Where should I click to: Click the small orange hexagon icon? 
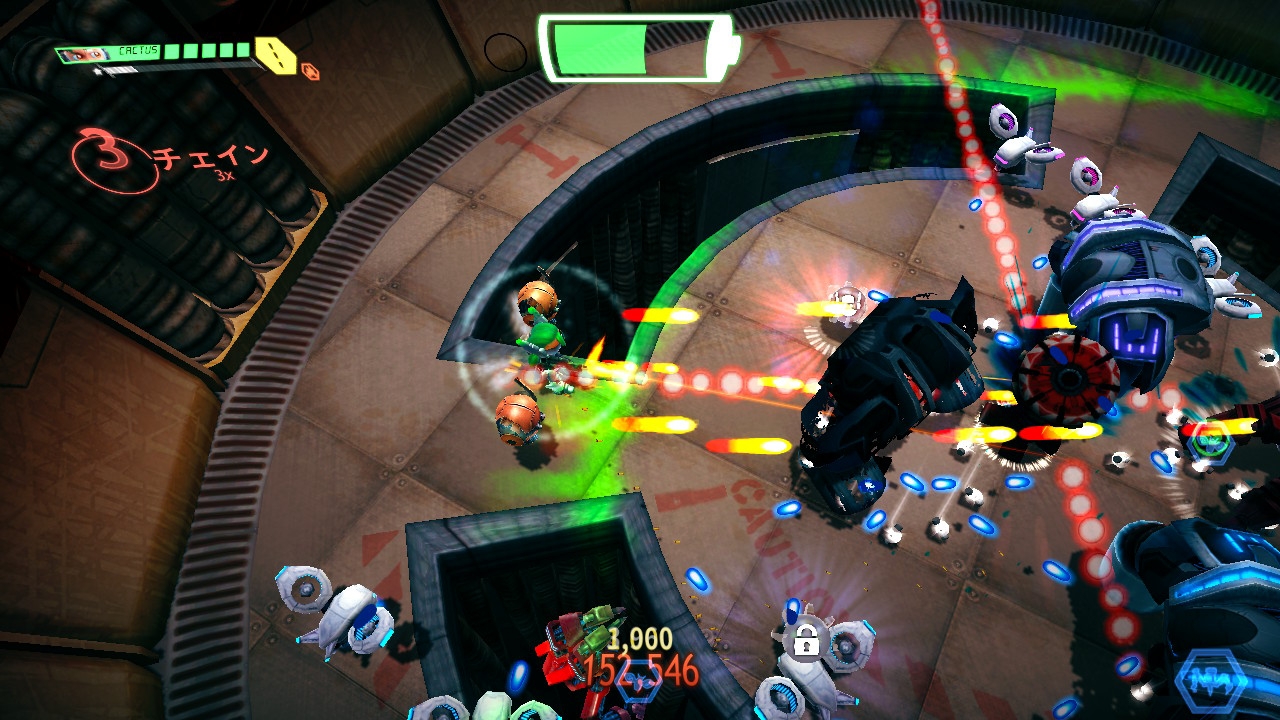coord(310,72)
